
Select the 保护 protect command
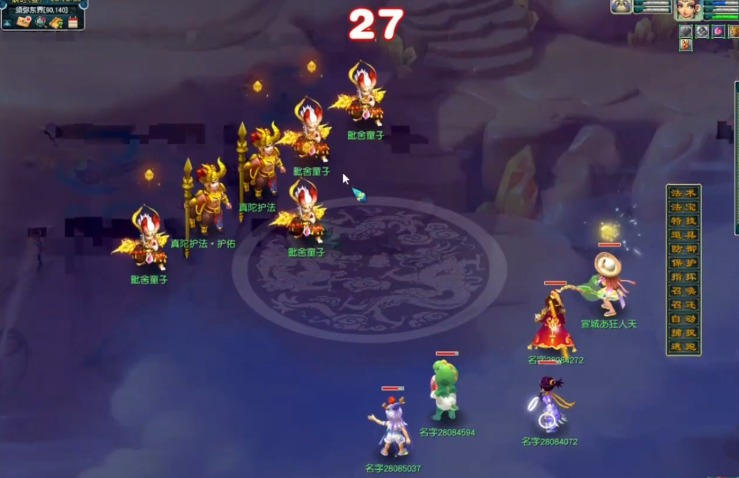pos(684,263)
